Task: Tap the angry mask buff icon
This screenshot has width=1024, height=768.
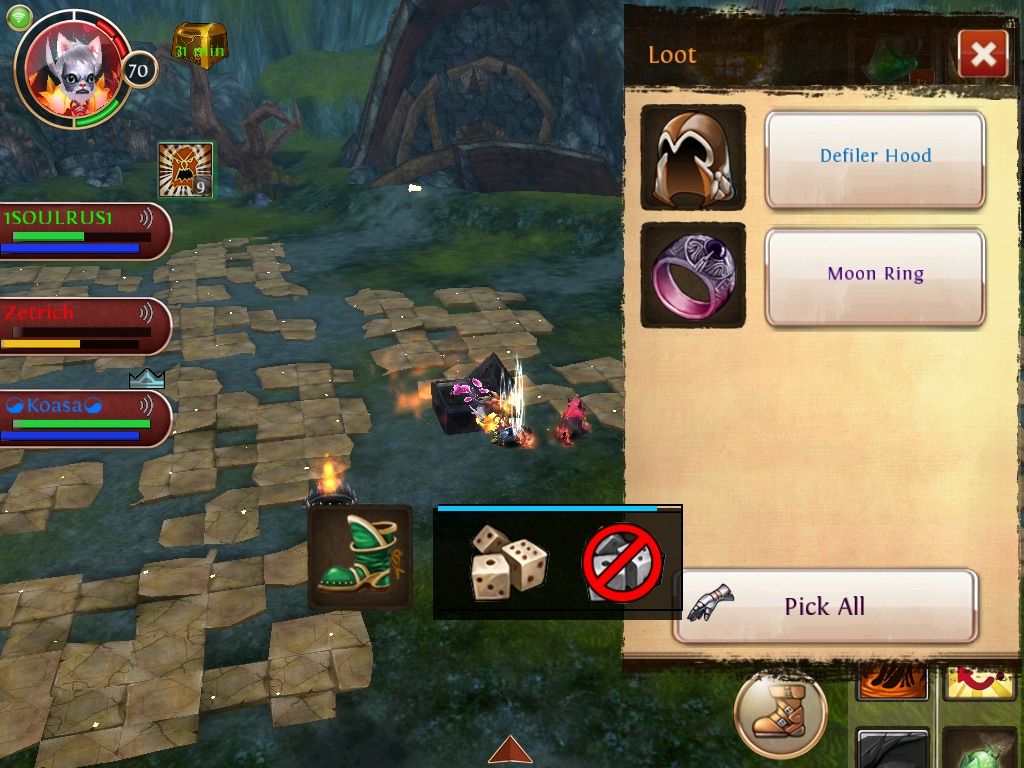Action: [185, 169]
